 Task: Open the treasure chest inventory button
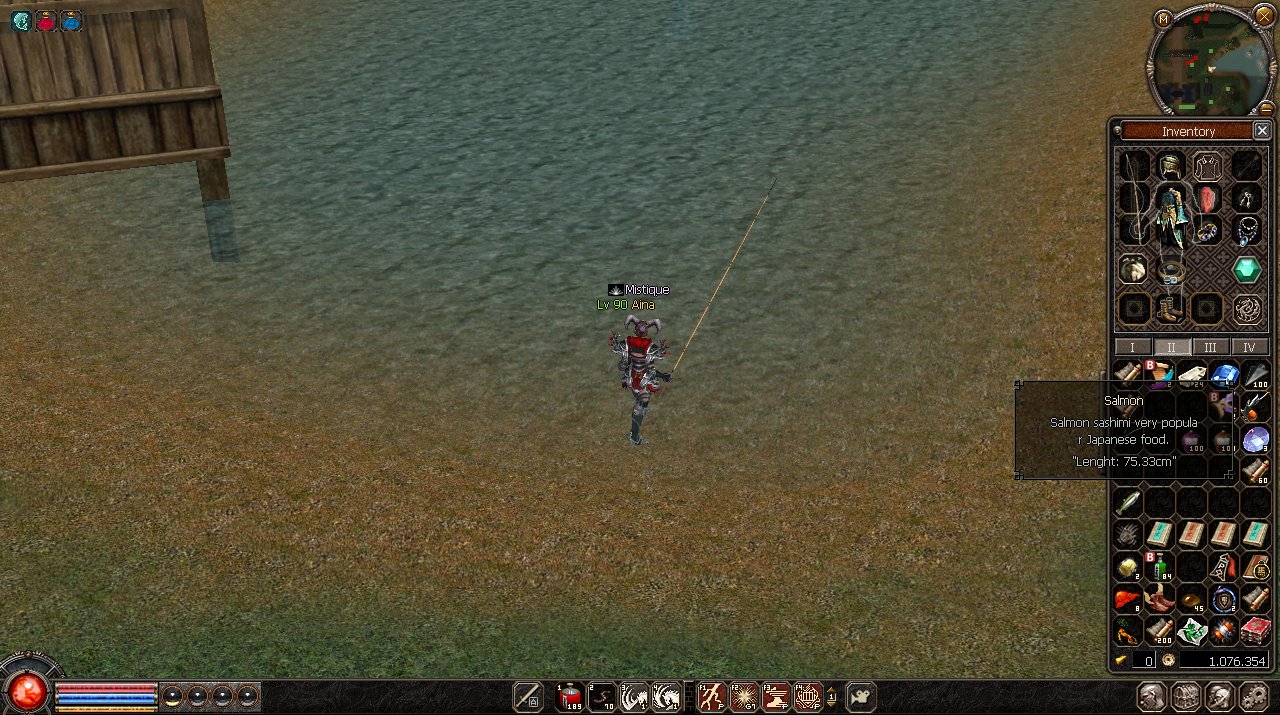(x=1186, y=696)
